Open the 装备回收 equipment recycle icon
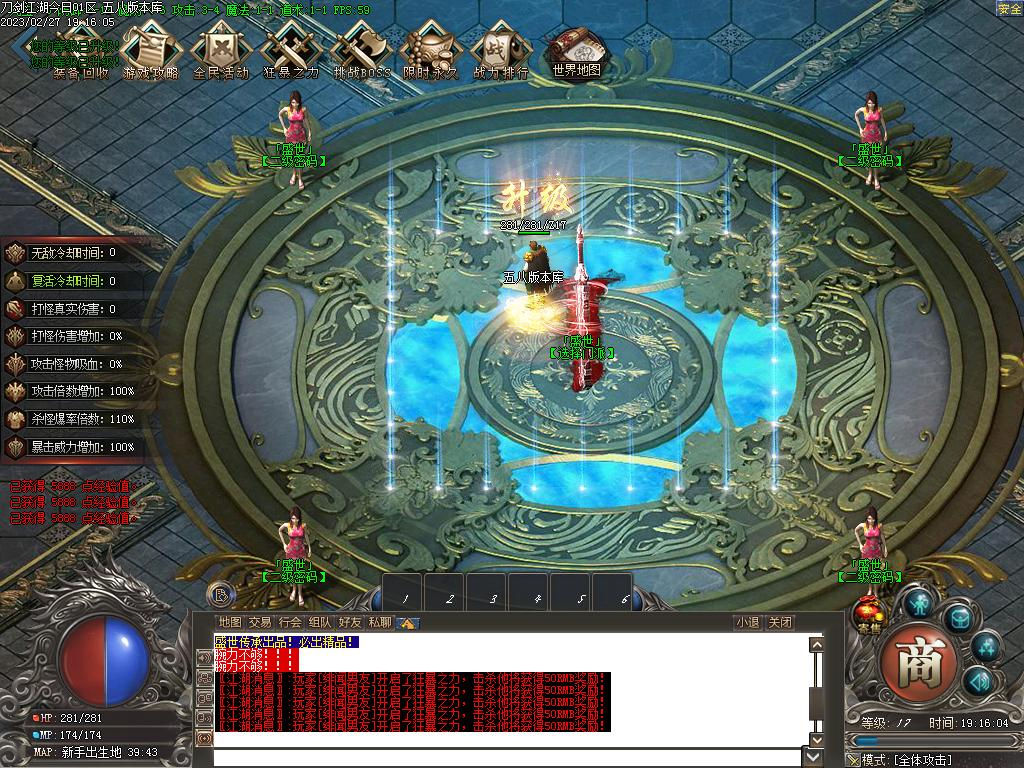The width and height of the screenshot is (1024, 768). click(x=81, y=52)
